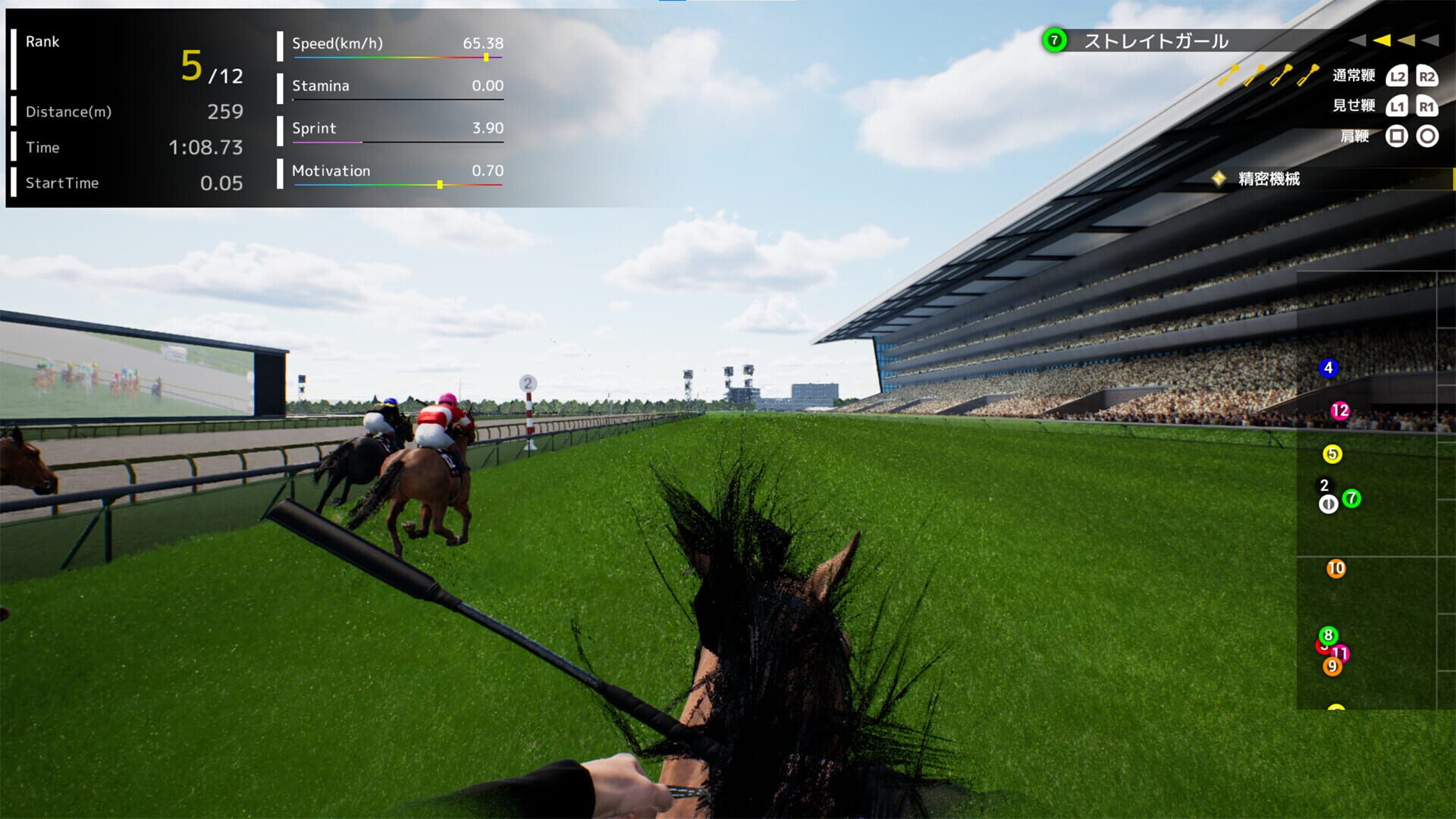
Task: Toggle the Circle button for shoulder whip
Action: 1426,136
